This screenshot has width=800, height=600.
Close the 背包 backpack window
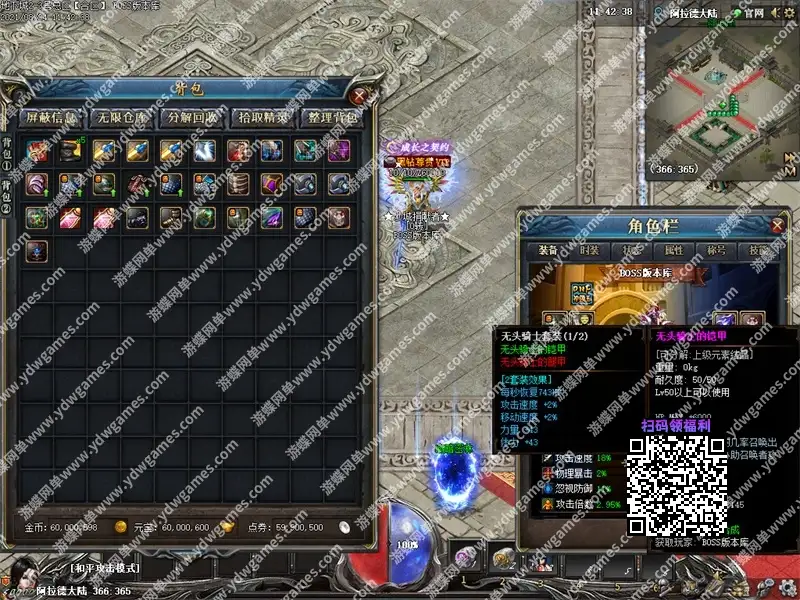coord(361,96)
